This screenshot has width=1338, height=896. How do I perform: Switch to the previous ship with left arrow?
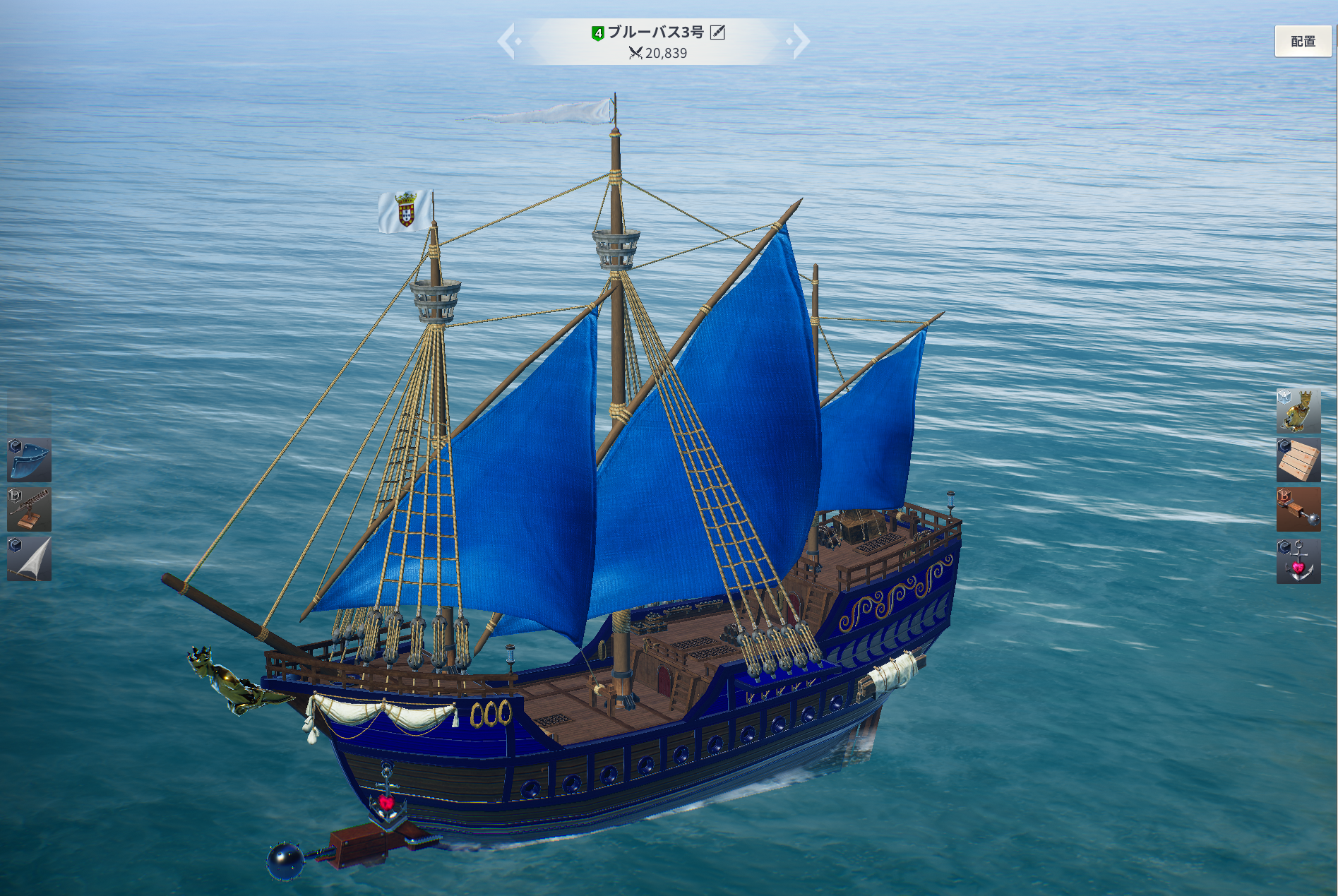pyautogui.click(x=508, y=41)
